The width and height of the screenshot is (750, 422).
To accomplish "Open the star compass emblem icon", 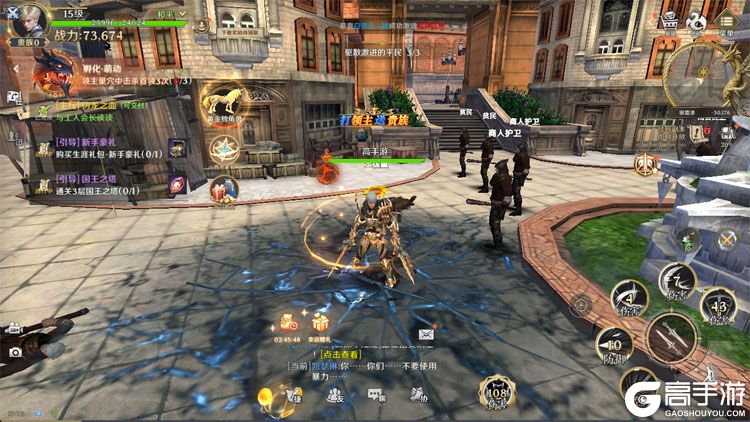I will [x=222, y=150].
